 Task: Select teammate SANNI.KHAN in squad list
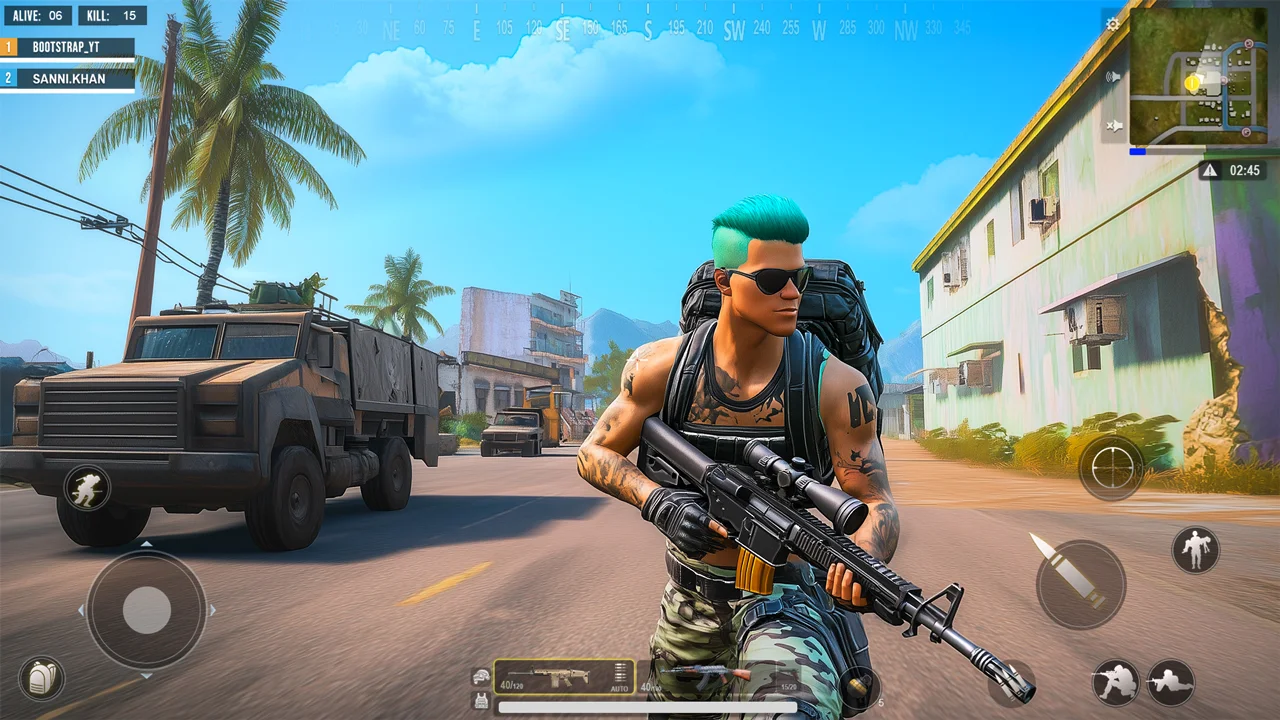tap(68, 78)
